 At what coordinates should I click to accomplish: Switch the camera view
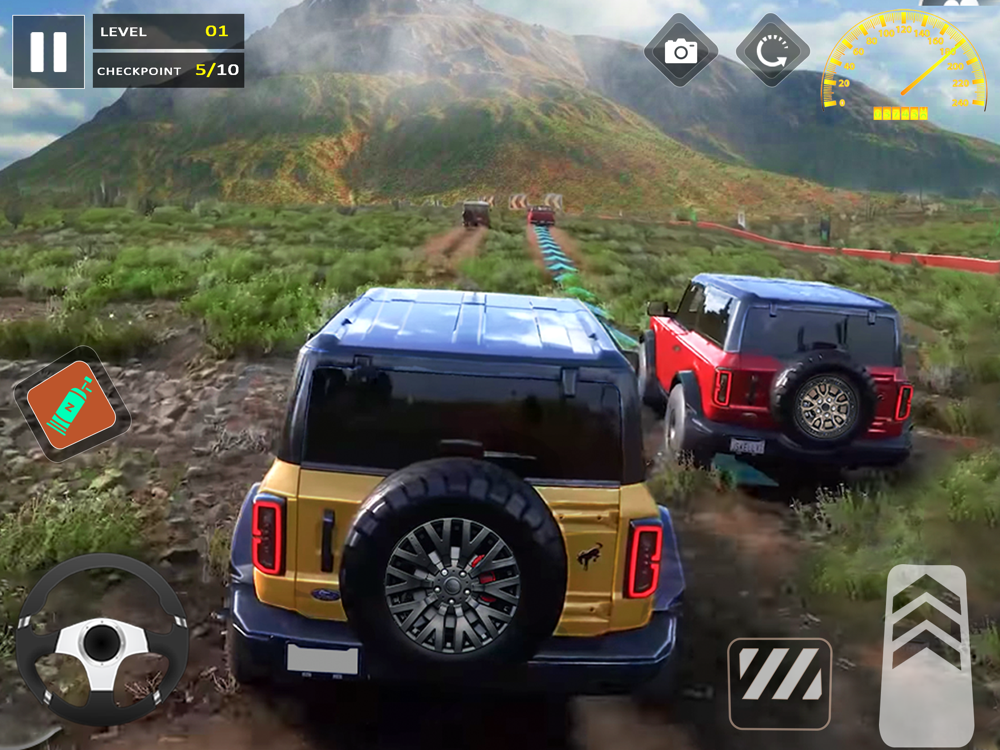pos(681,51)
